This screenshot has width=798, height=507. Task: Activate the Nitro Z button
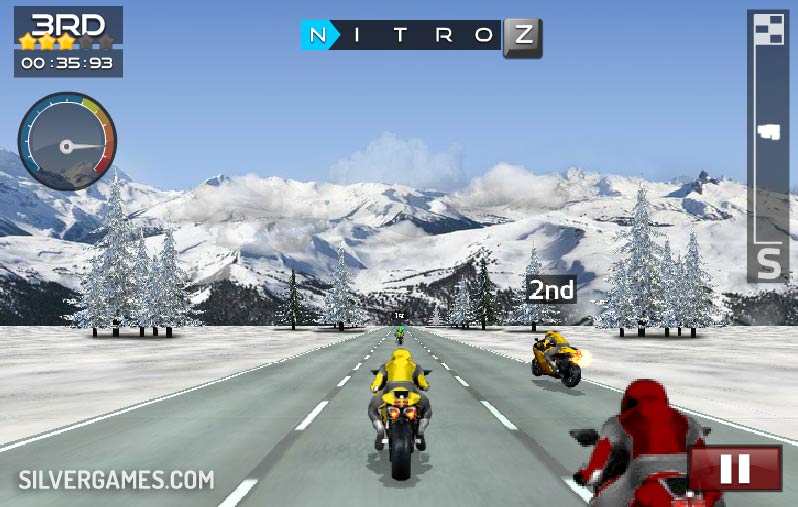tap(522, 37)
